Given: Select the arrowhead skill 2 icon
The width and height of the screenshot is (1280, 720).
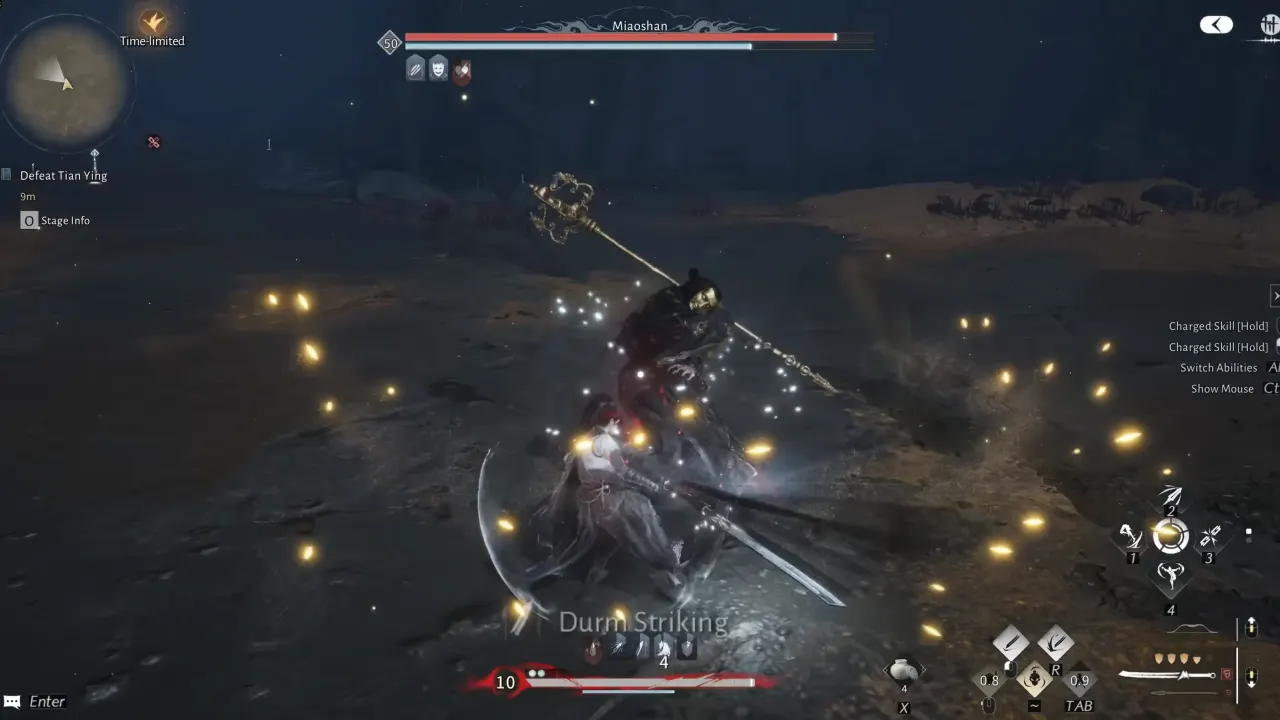Looking at the screenshot, I should 1170,495.
